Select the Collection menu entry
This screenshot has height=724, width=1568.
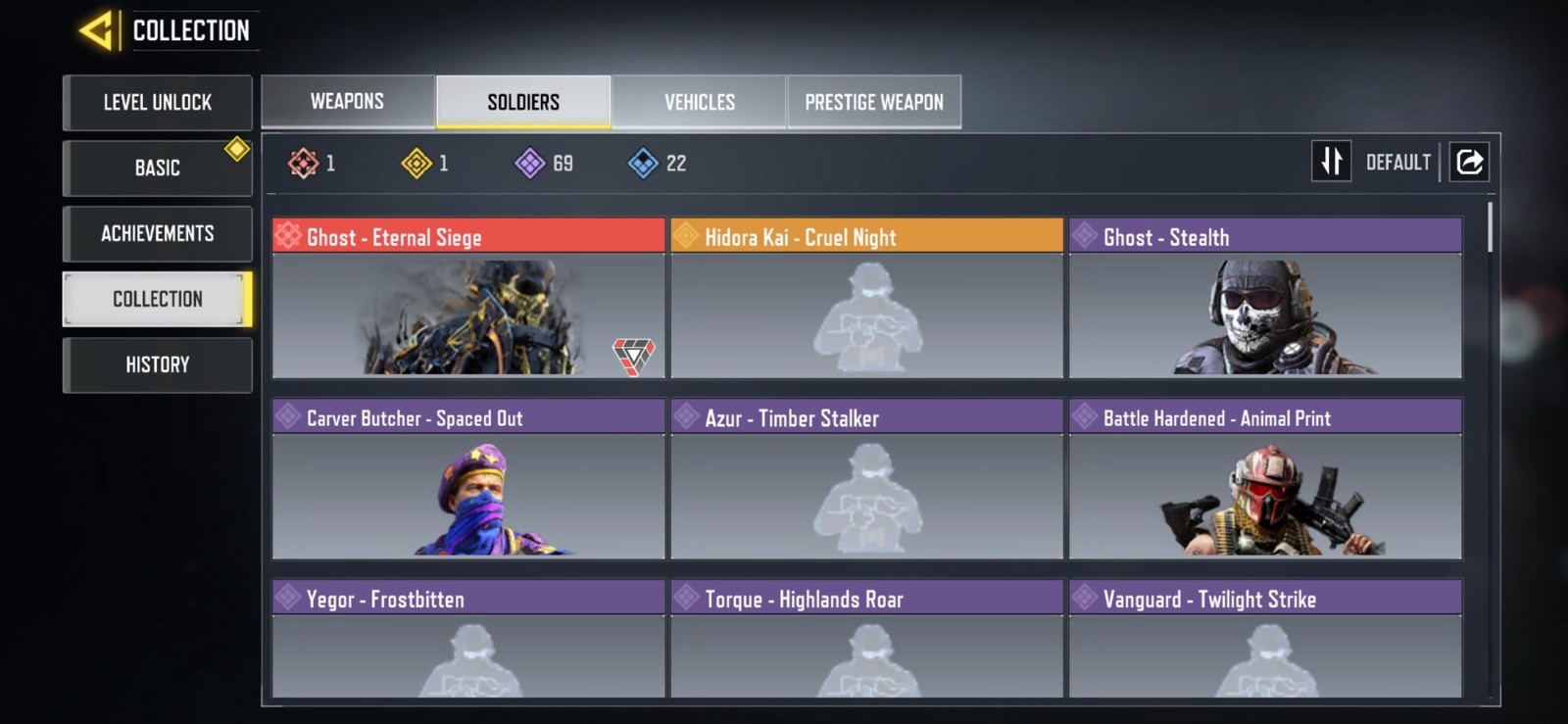pyautogui.click(x=158, y=299)
